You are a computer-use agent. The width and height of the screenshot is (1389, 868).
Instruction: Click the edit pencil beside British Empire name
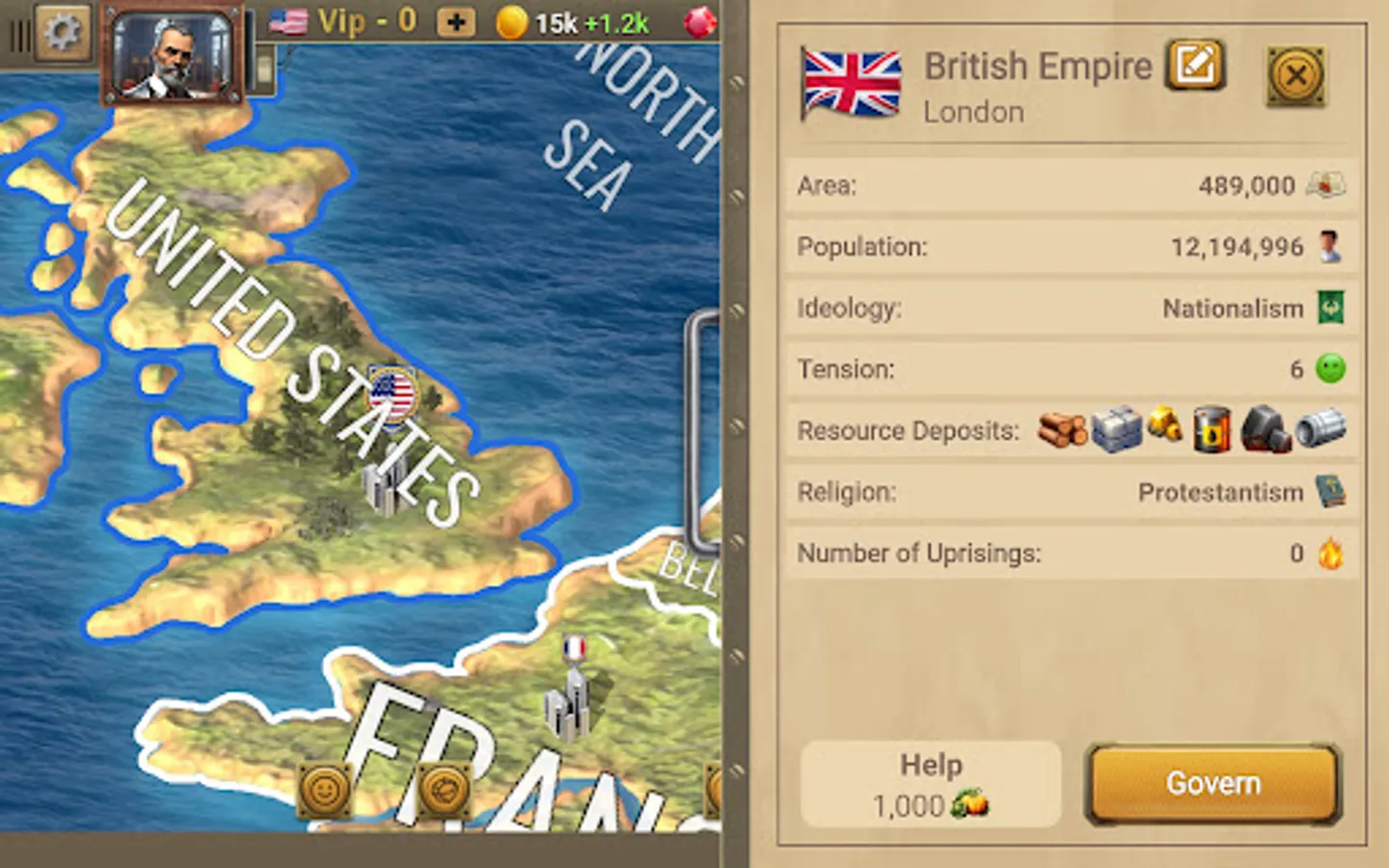[1194, 65]
